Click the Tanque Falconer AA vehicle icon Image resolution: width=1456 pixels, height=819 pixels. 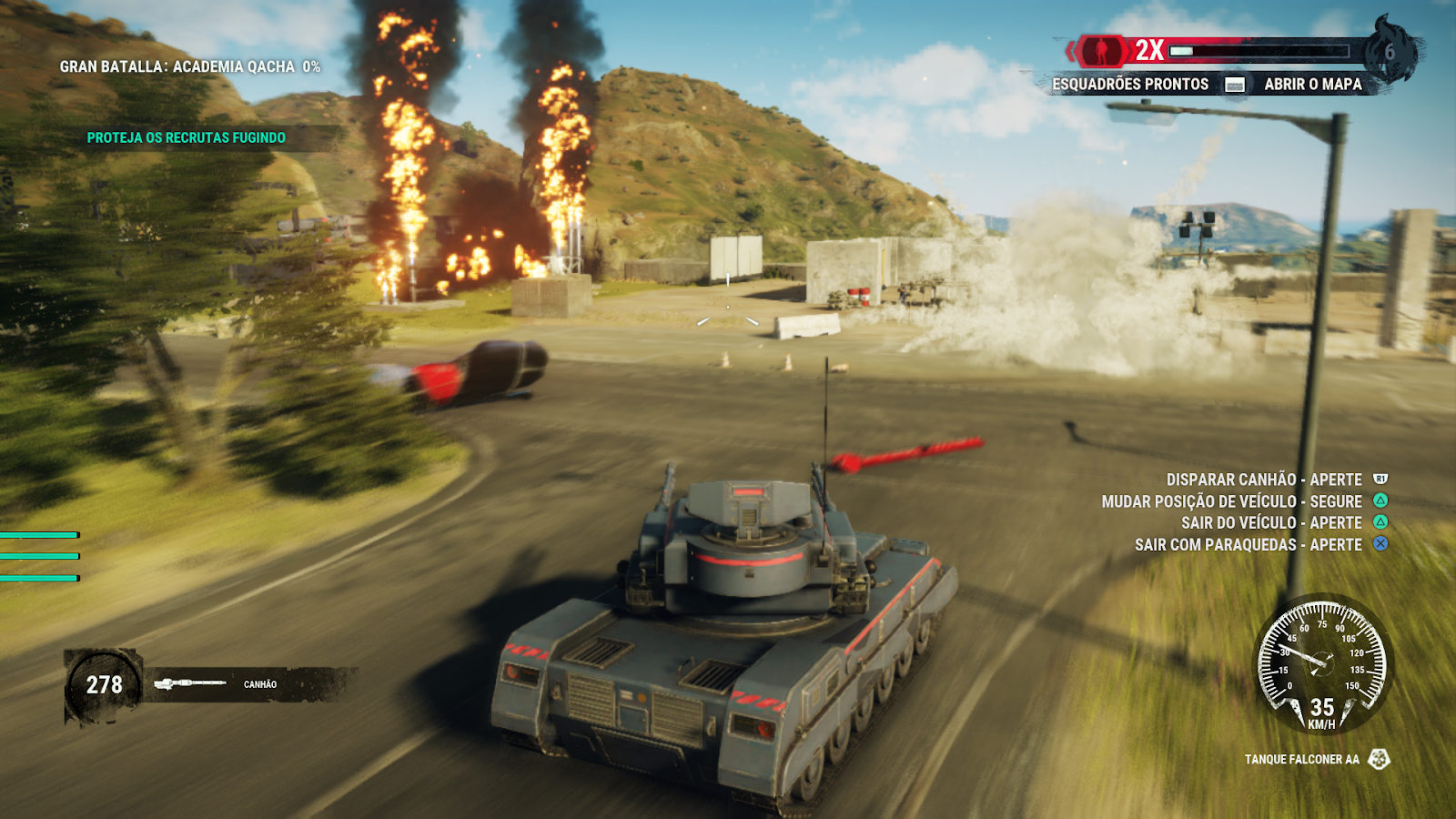(1379, 759)
